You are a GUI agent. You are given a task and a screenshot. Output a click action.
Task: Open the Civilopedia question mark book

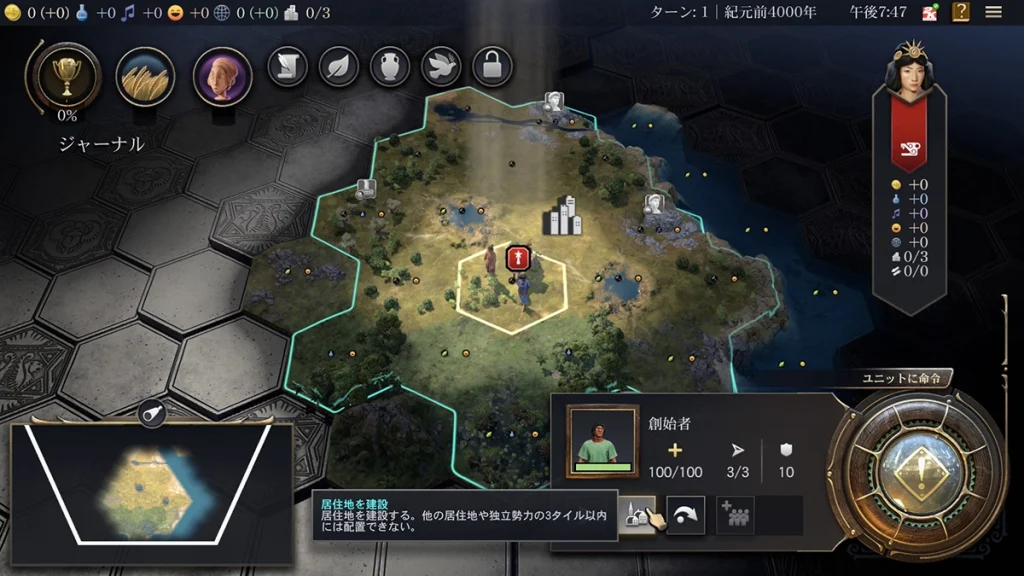point(961,13)
